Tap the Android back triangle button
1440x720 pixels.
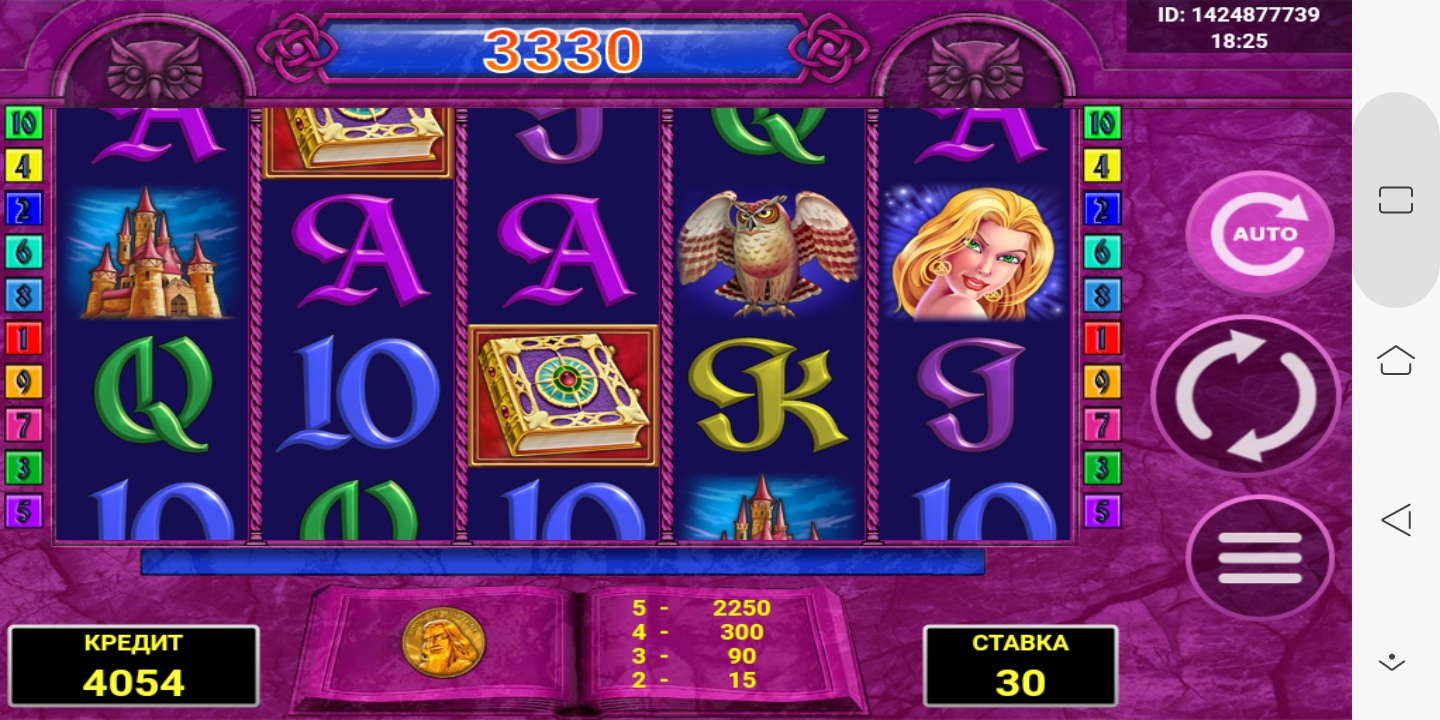pyautogui.click(x=1395, y=519)
